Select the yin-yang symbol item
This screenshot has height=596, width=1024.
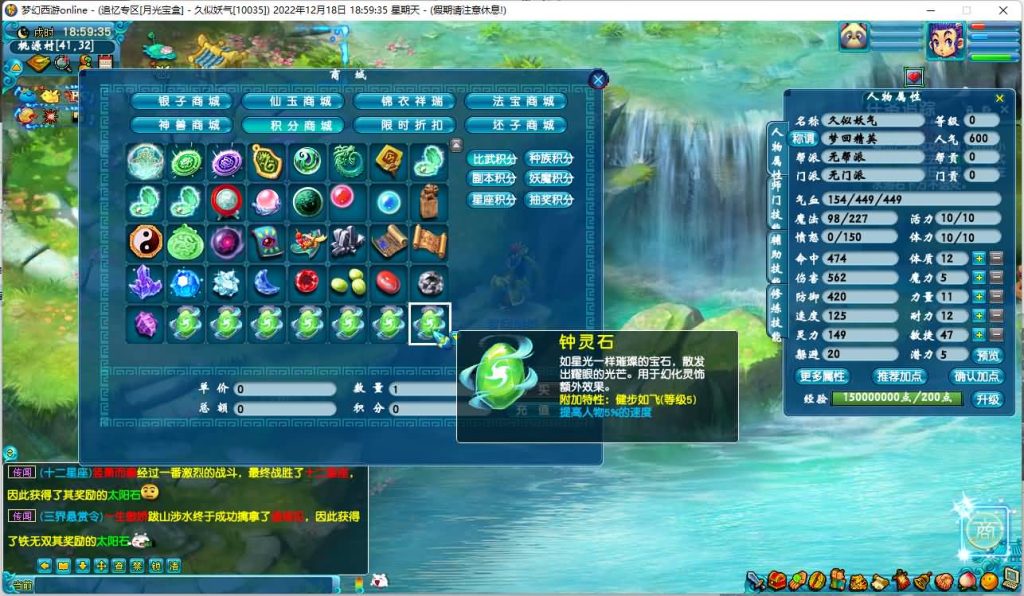click(145, 241)
